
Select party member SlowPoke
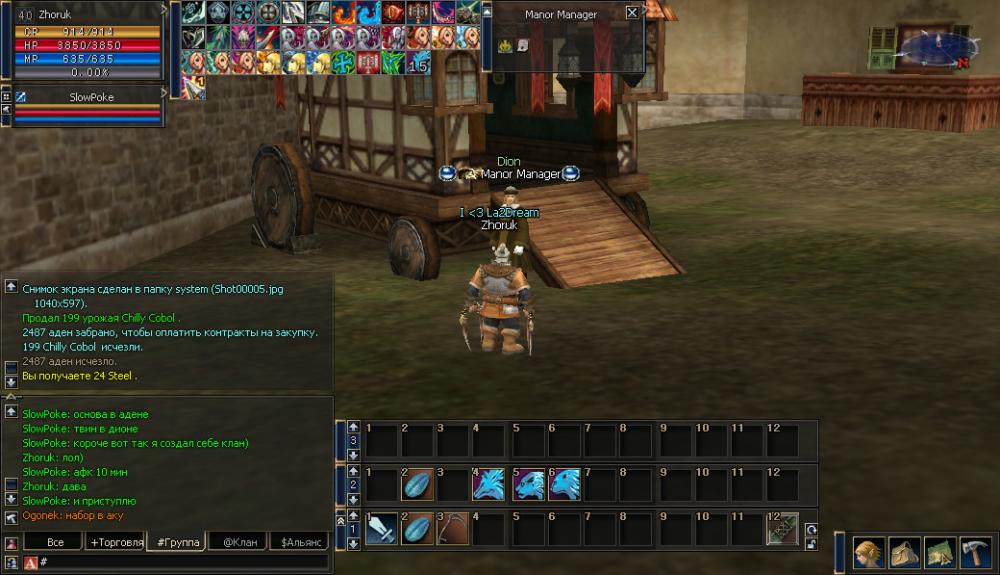(x=90, y=98)
